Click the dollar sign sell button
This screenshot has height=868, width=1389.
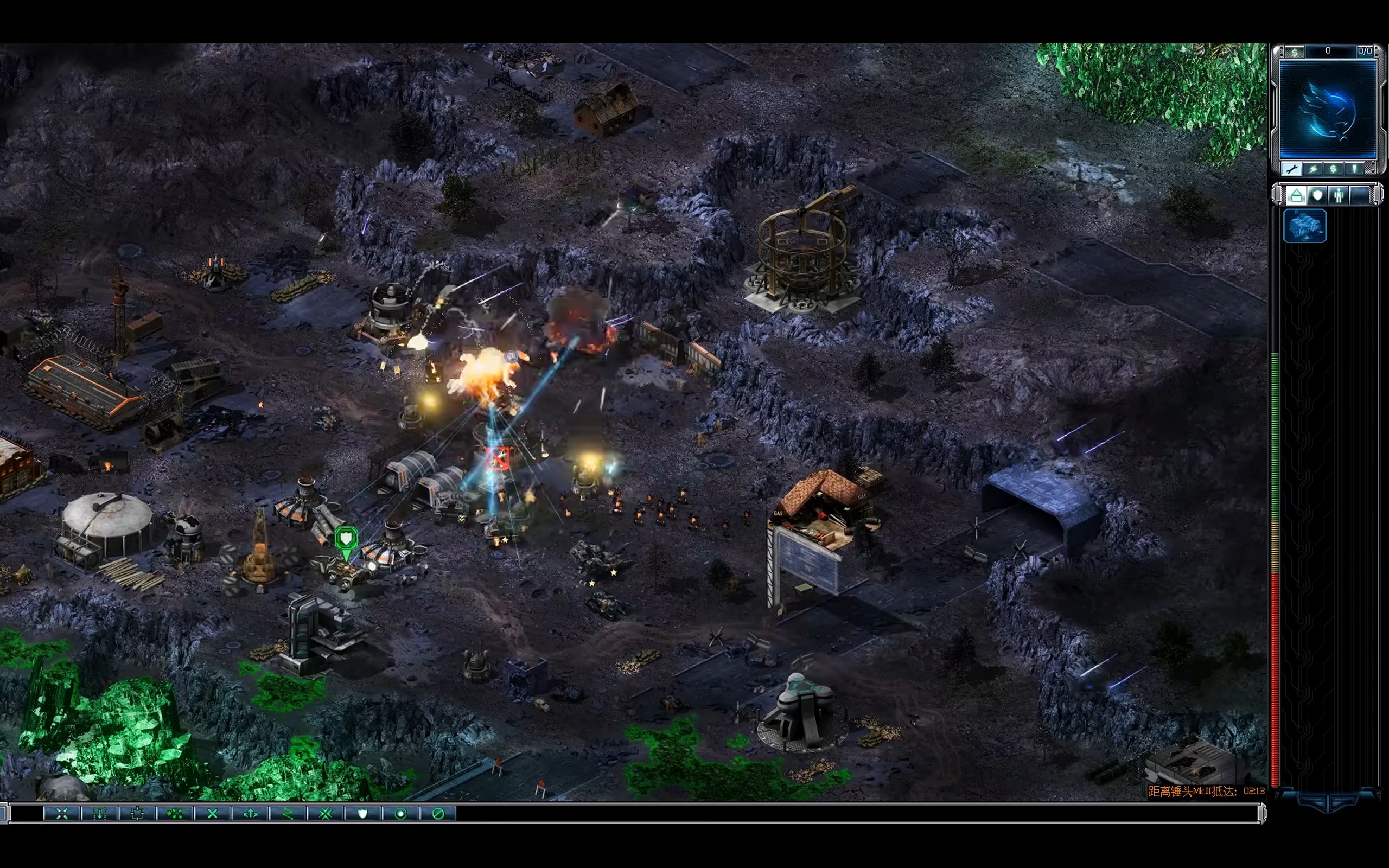(1333, 169)
